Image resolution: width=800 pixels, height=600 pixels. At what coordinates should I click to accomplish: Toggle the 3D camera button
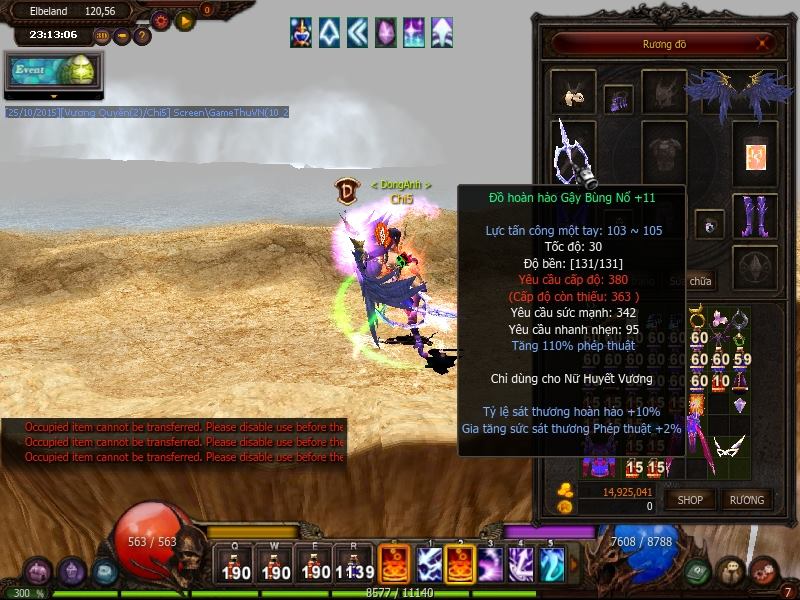click(x=102, y=36)
